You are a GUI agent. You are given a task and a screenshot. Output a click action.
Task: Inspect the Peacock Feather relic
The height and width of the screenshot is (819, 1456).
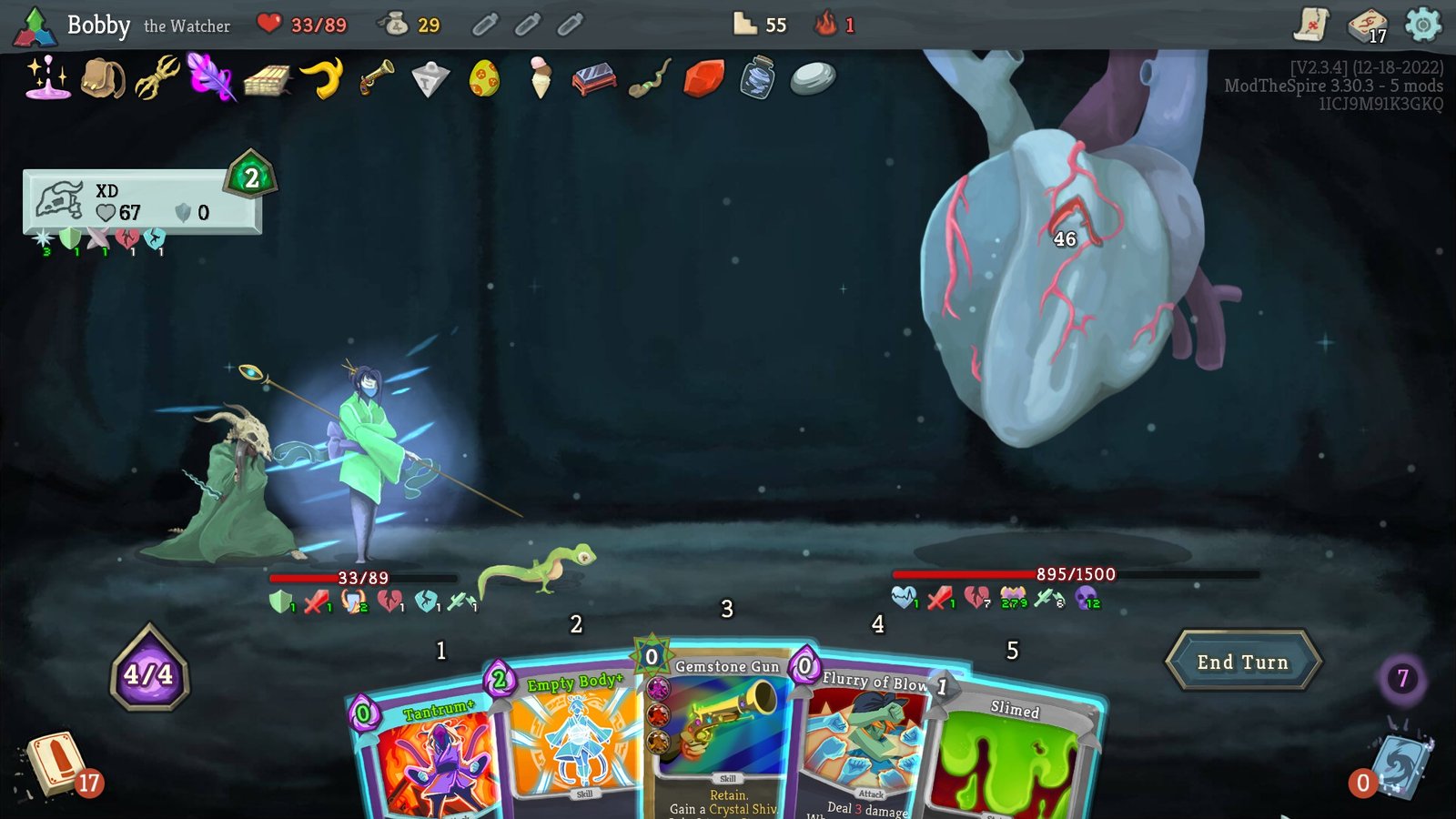point(207,80)
